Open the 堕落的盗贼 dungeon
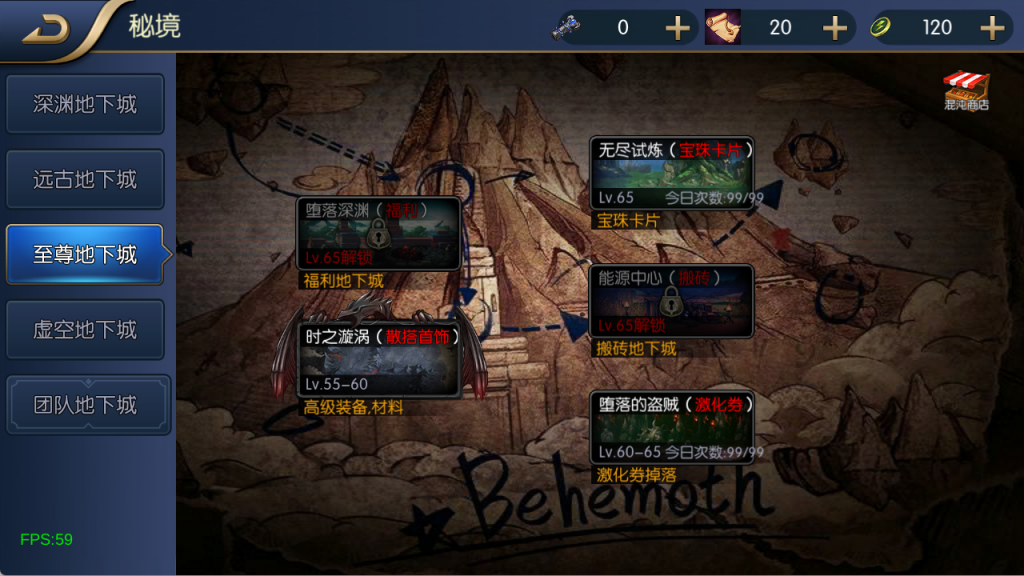The width and height of the screenshot is (1024, 576). (x=671, y=428)
